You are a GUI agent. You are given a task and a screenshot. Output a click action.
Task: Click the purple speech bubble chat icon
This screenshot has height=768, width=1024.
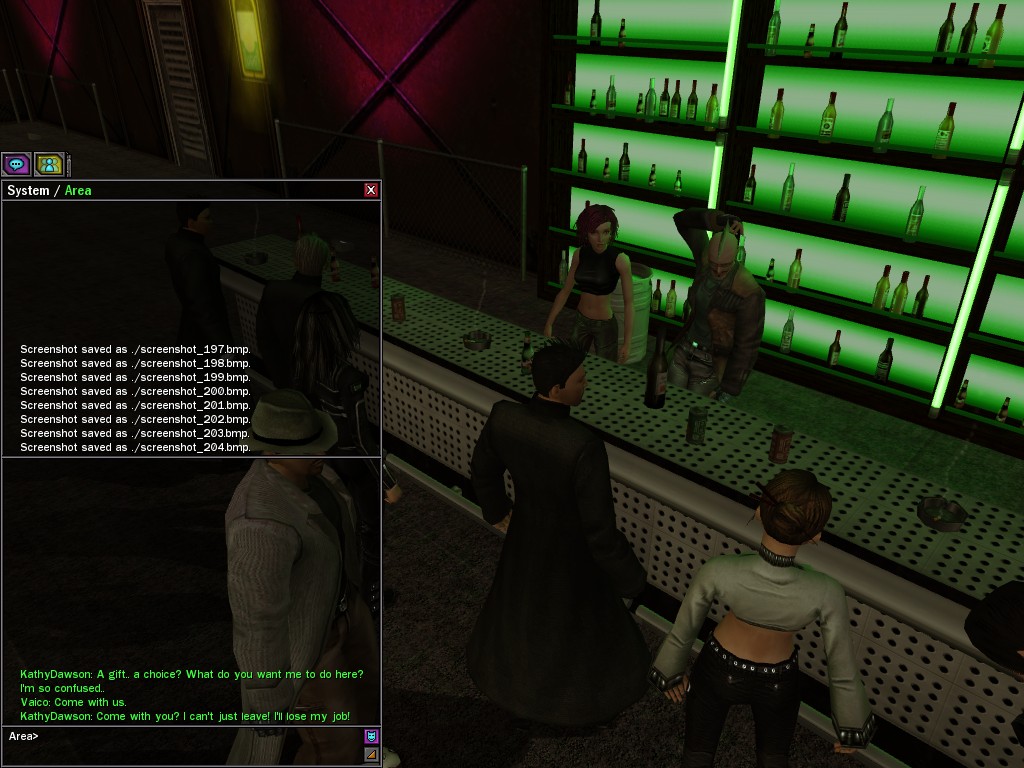pyautogui.click(x=16, y=164)
